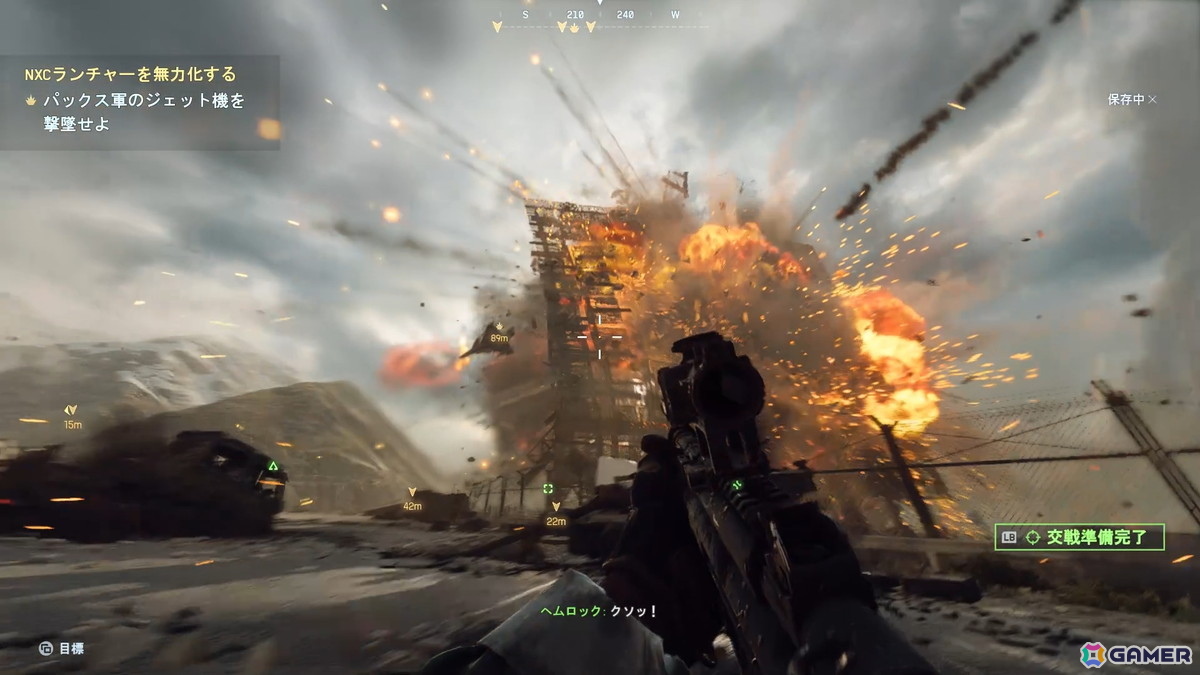Viewport: 1200px width, 675px height.
Task: Click the compass heading bar
Action: coord(598,17)
